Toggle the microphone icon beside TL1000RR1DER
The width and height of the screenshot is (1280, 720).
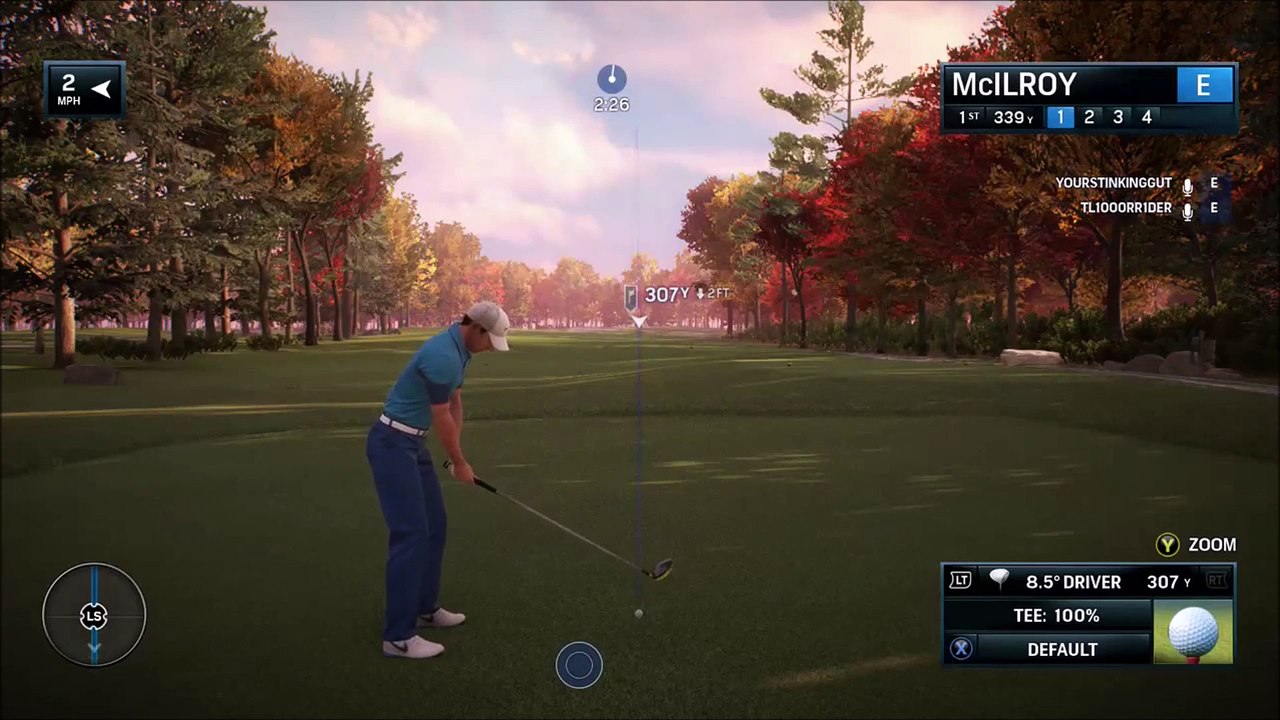click(x=1187, y=210)
